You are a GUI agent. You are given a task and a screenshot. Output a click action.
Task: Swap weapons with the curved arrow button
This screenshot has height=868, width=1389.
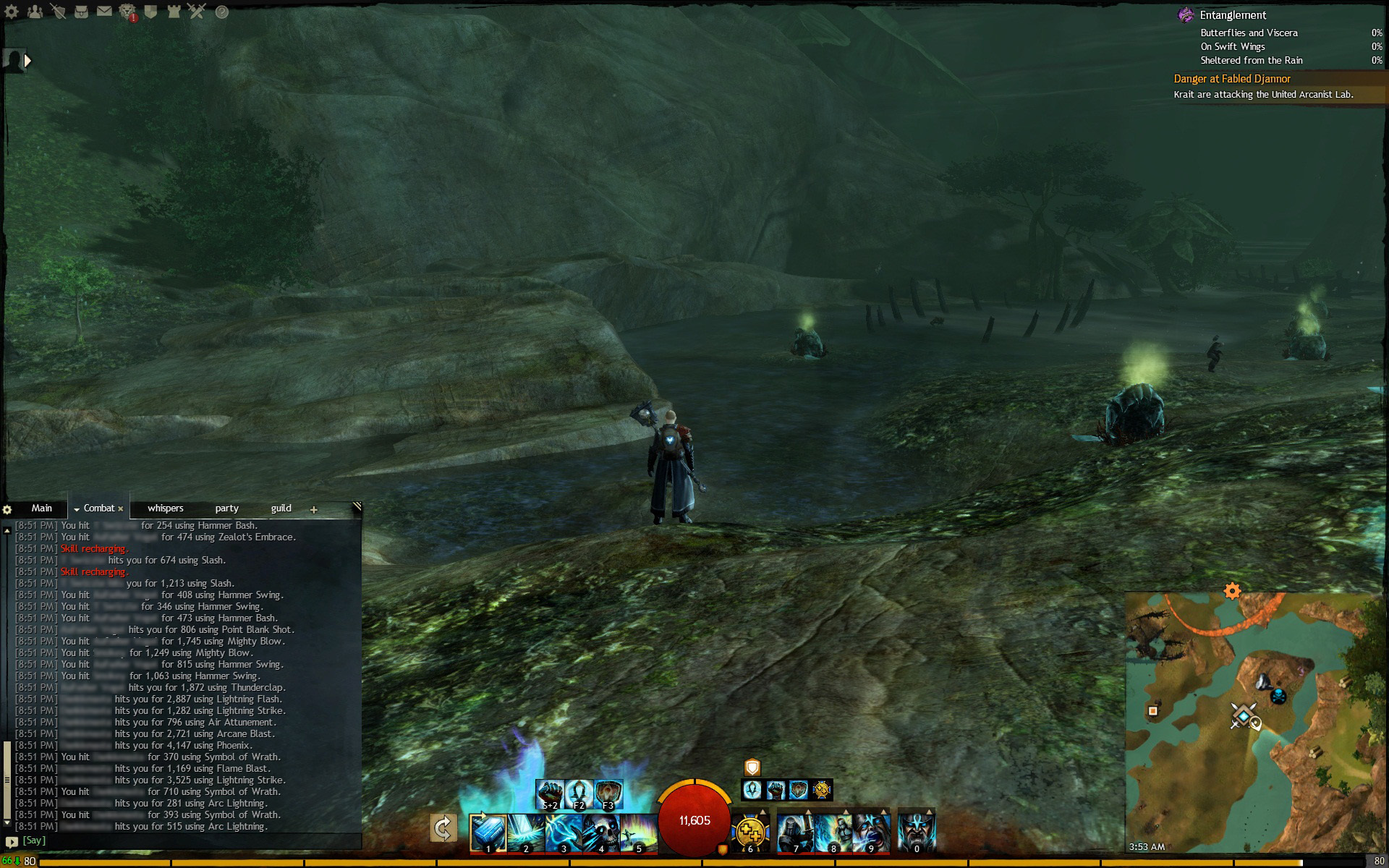[x=443, y=828]
